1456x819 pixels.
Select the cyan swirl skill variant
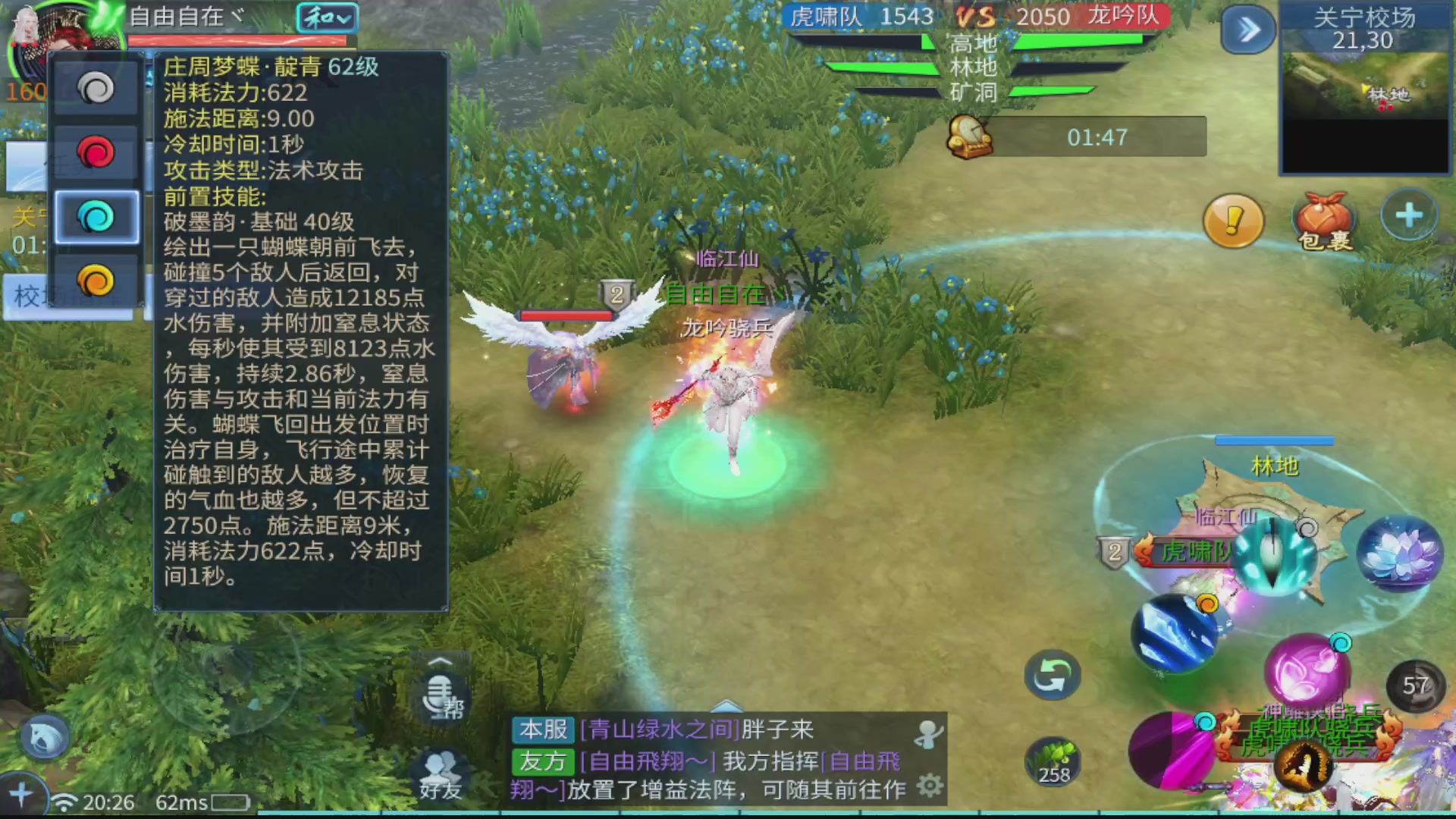pyautogui.click(x=96, y=218)
